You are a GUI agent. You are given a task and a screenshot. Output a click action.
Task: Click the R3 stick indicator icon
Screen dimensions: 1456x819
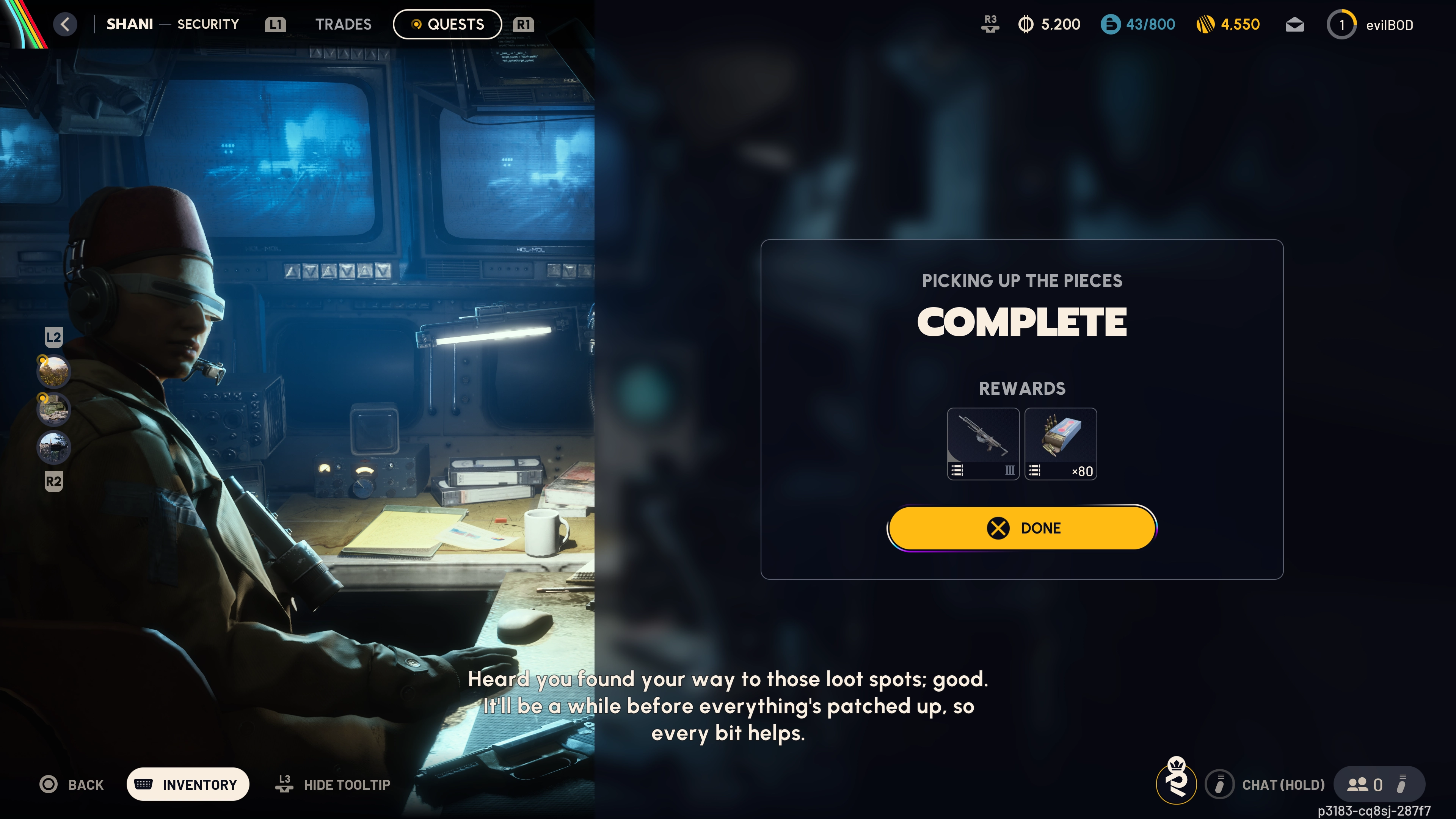tap(990, 24)
